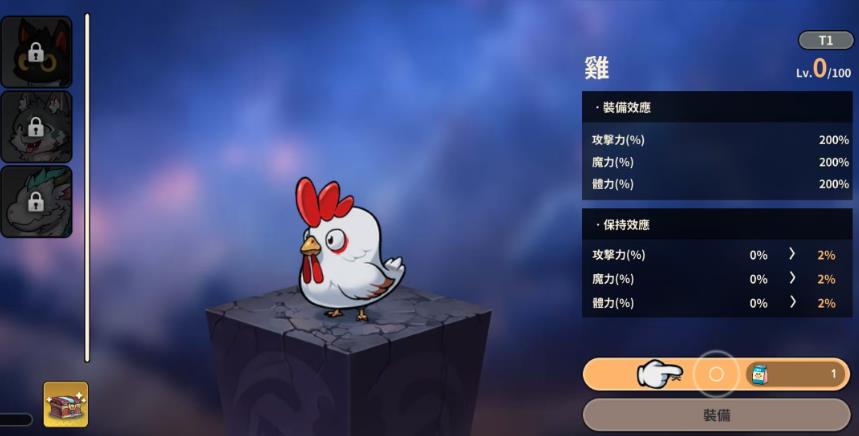Image resolution: width=859 pixels, height=436 pixels.
Task: Click the grey 裝備 equip button
Action: (715, 414)
